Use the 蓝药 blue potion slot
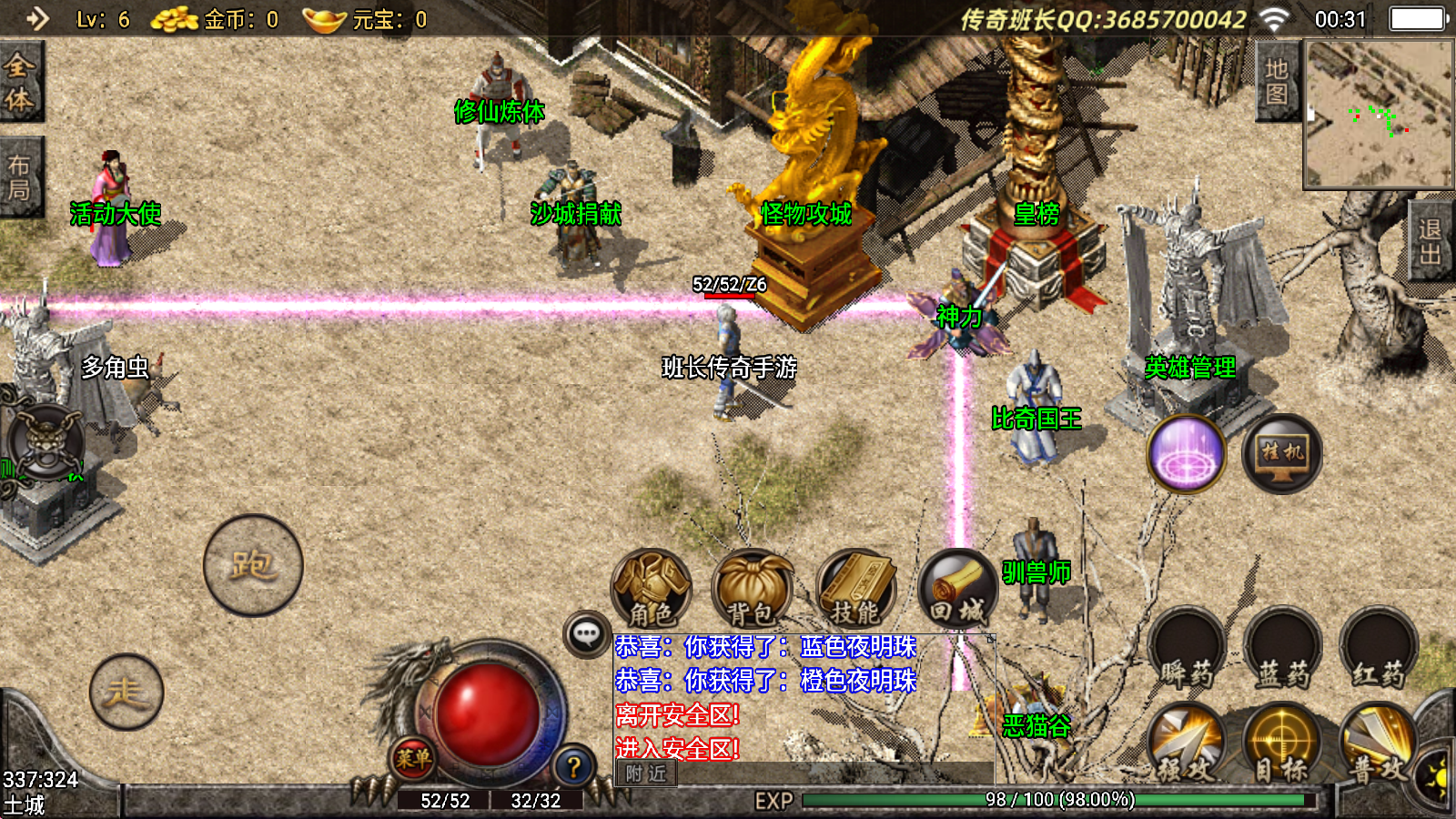Viewport: 1456px width, 819px height. [1281, 648]
